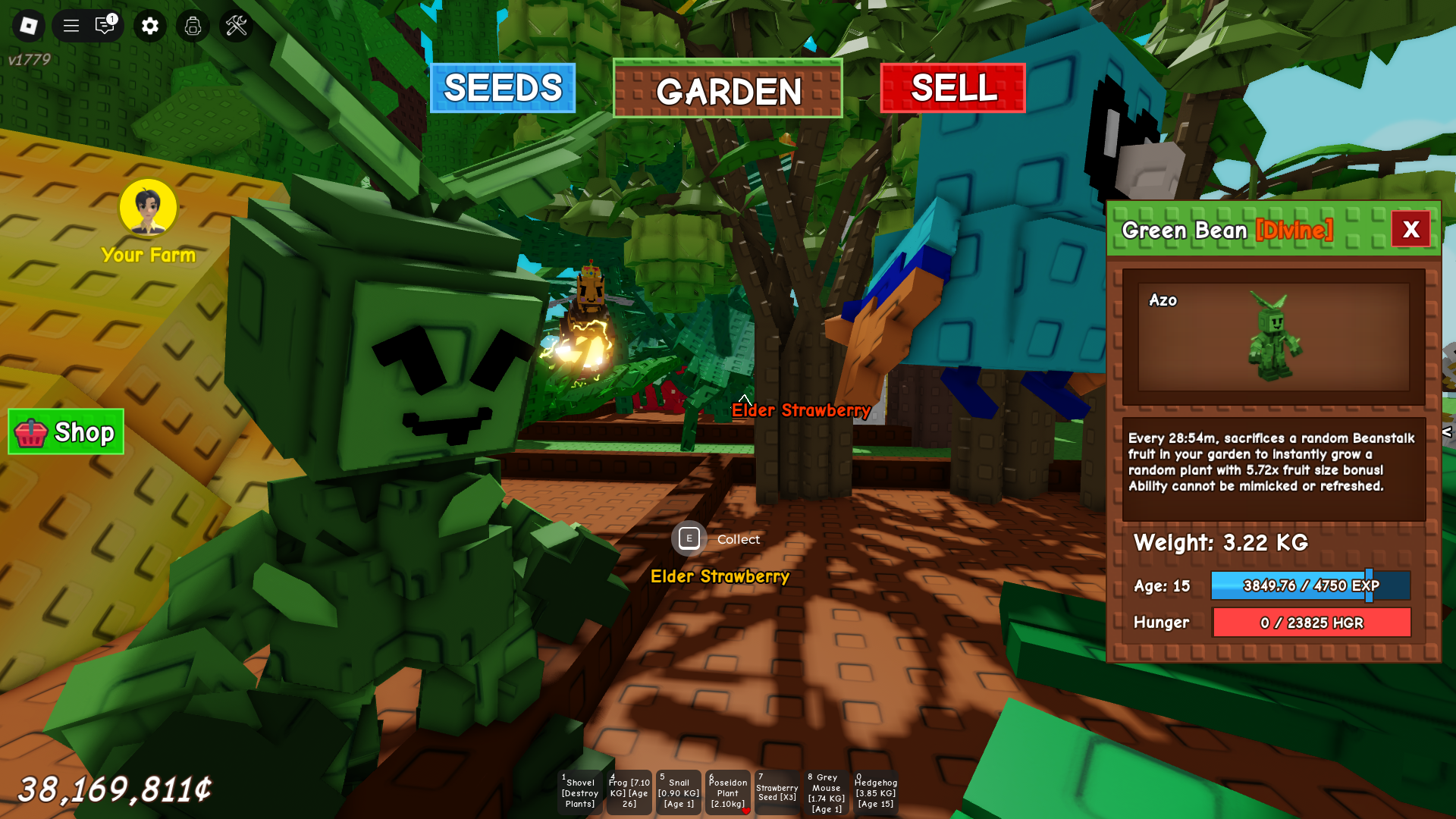Close the Green Bean pet panel
Viewport: 1456px width, 819px height.
click(1410, 229)
